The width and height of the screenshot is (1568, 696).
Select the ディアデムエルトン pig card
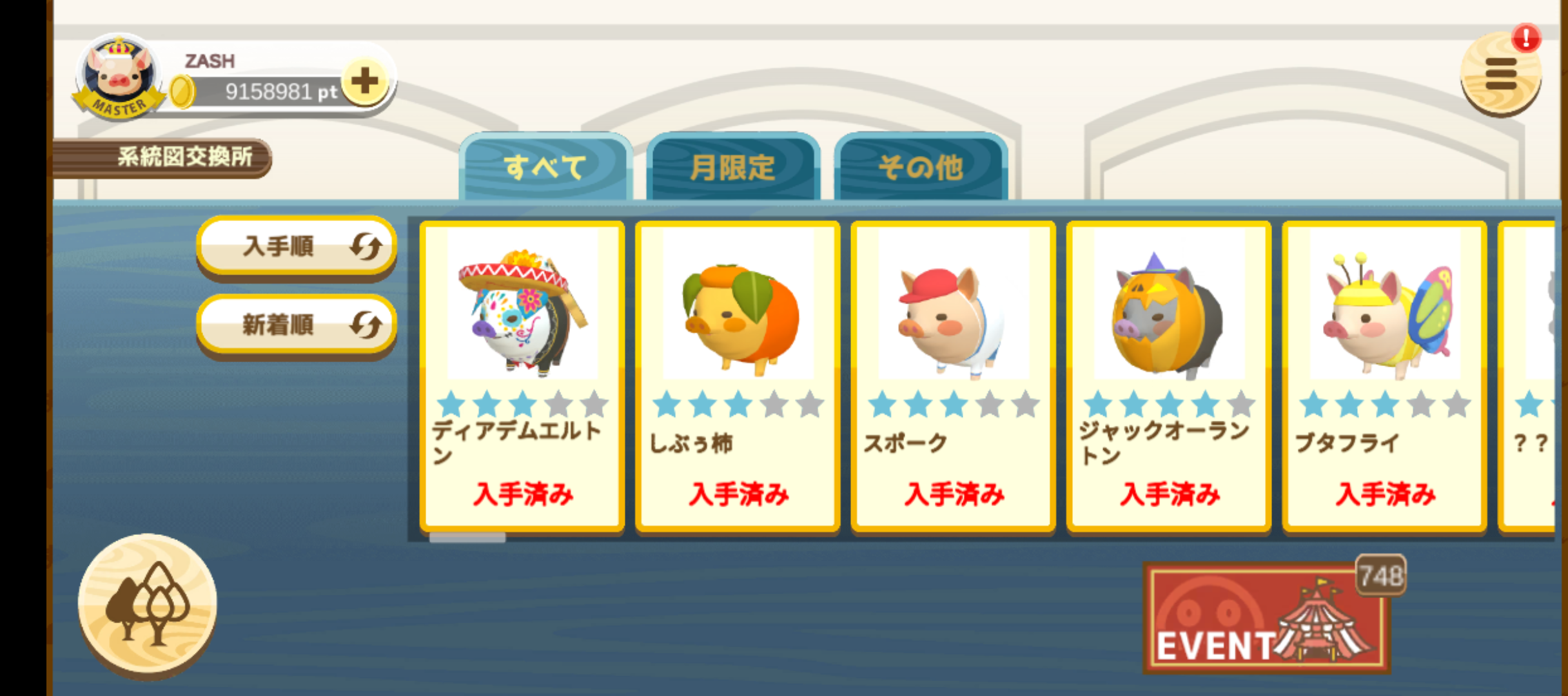click(x=522, y=376)
